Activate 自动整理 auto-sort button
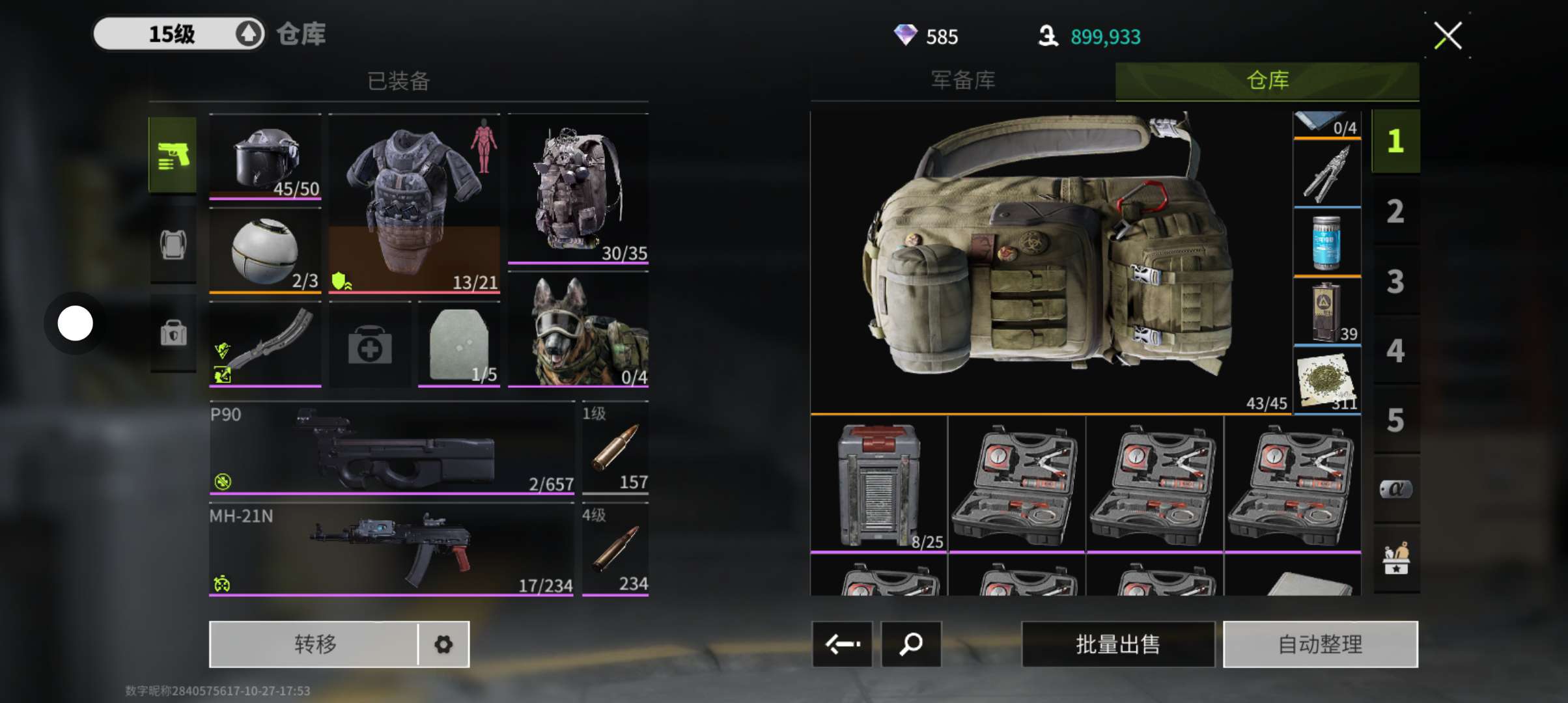Image resolution: width=1568 pixels, height=703 pixels. point(1320,644)
